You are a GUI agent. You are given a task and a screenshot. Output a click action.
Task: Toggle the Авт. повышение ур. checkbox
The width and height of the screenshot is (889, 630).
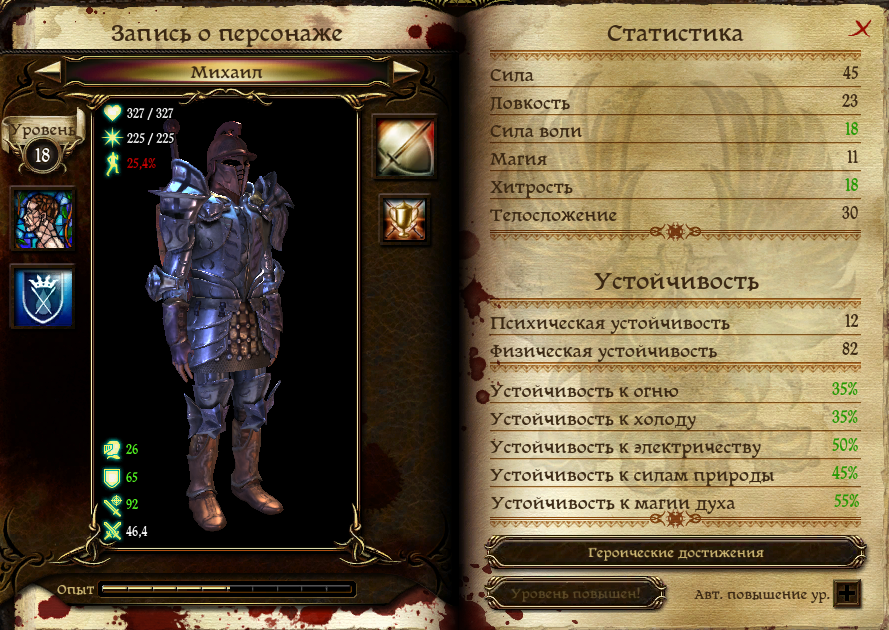[847, 593]
